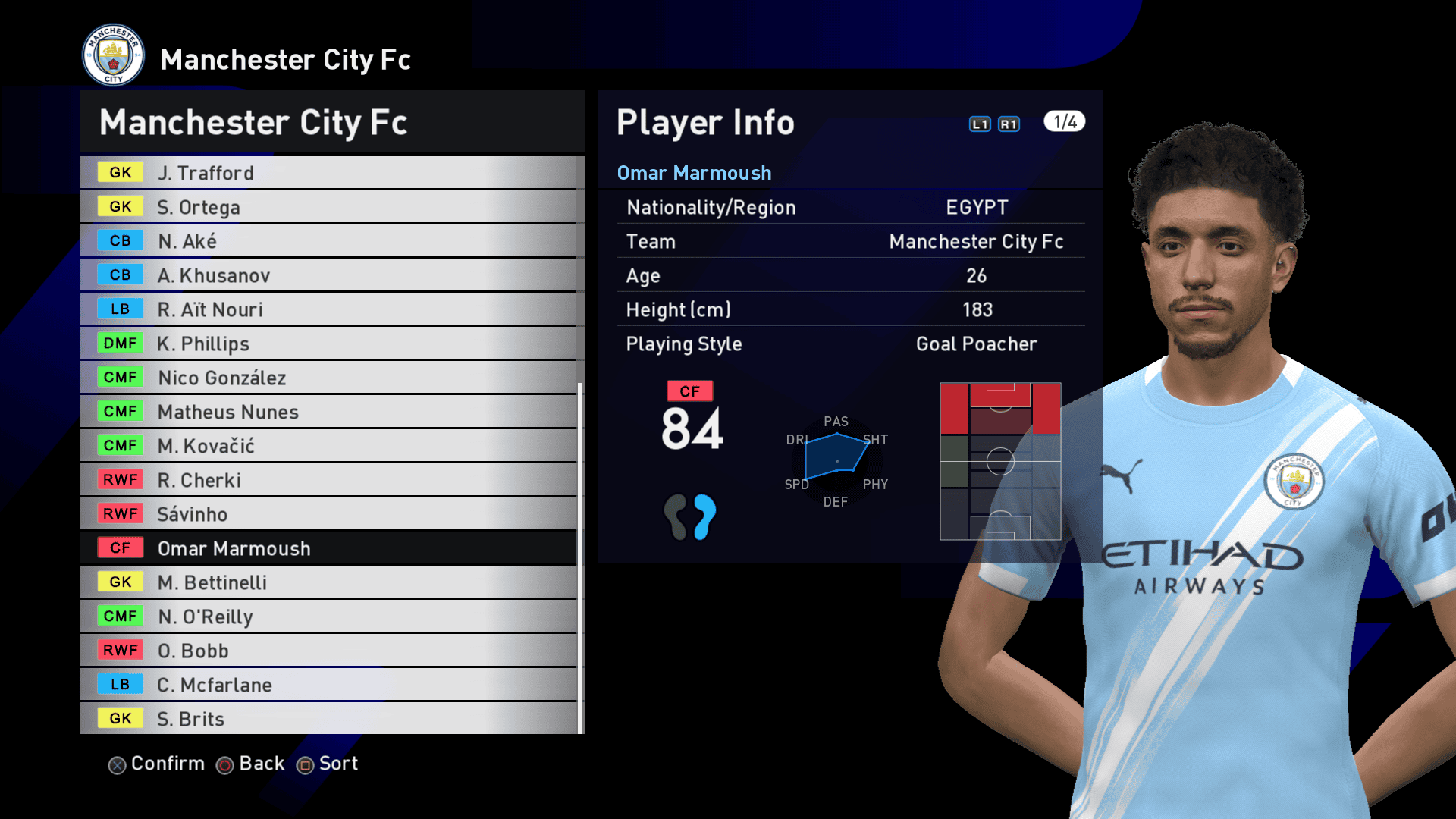Select goalkeeper M. Bettinelli
The height and width of the screenshot is (819, 1456).
(x=328, y=582)
